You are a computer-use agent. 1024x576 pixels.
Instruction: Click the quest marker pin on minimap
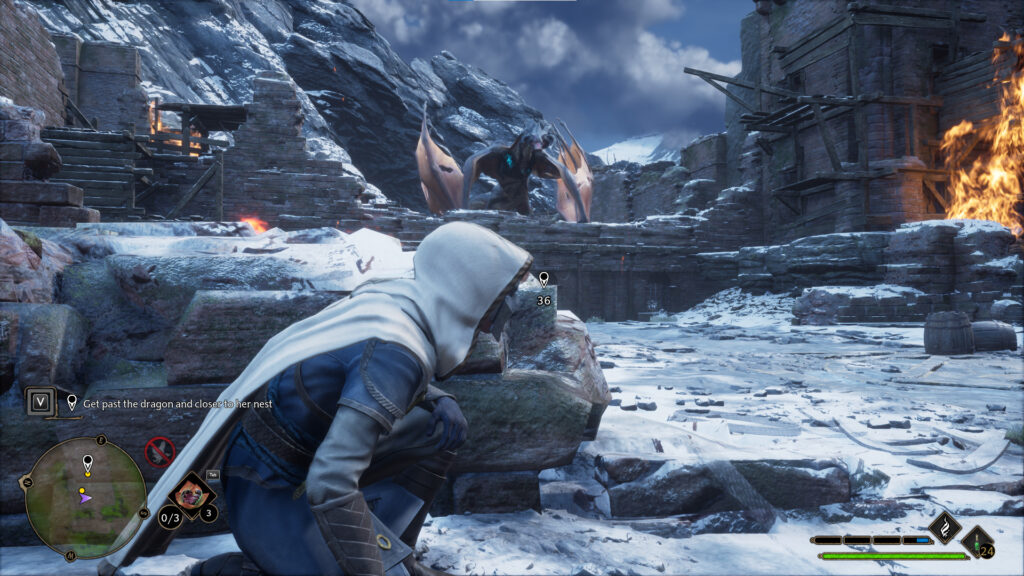(87, 463)
